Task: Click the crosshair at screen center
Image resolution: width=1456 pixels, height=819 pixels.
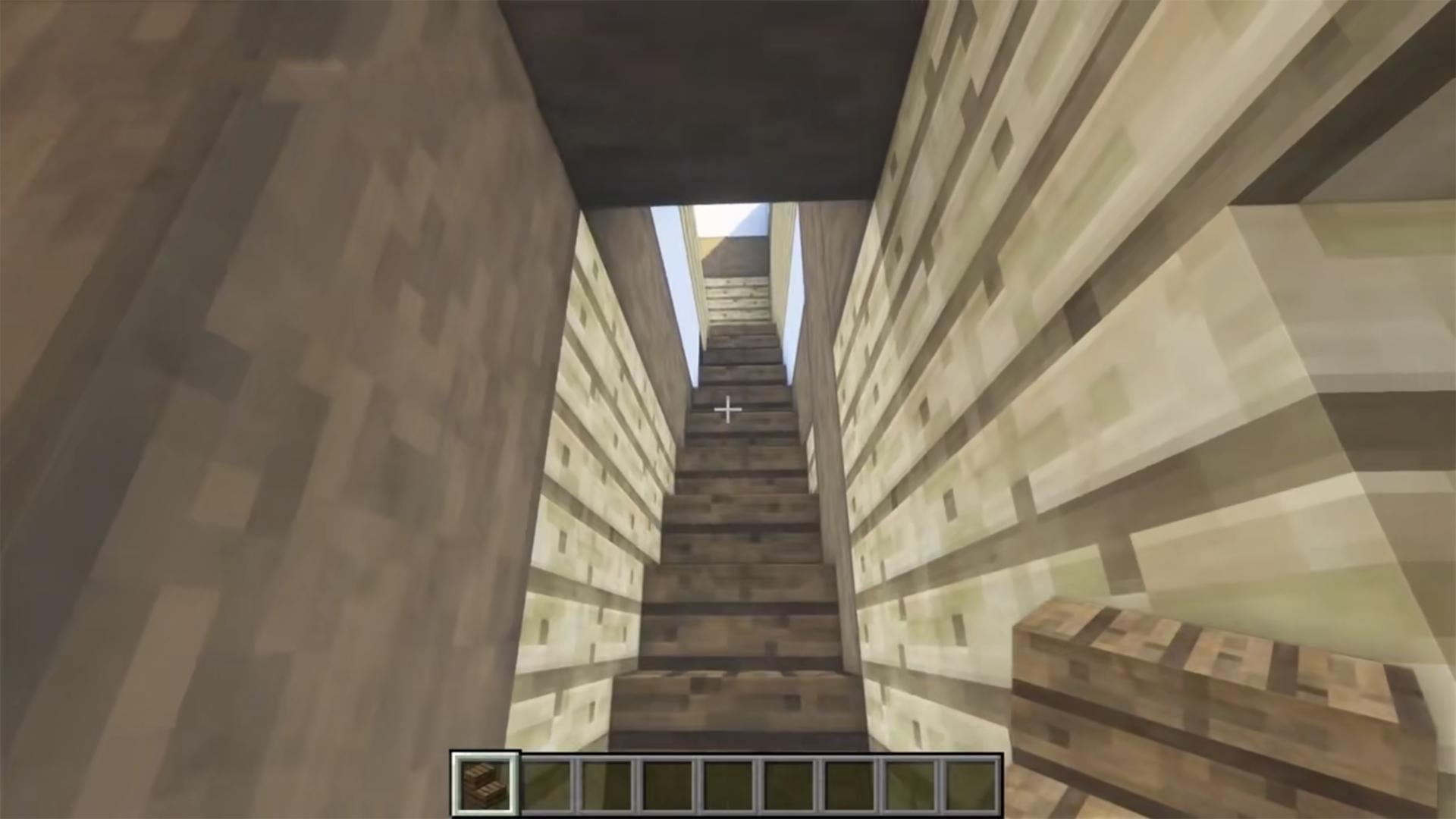Action: [728, 409]
